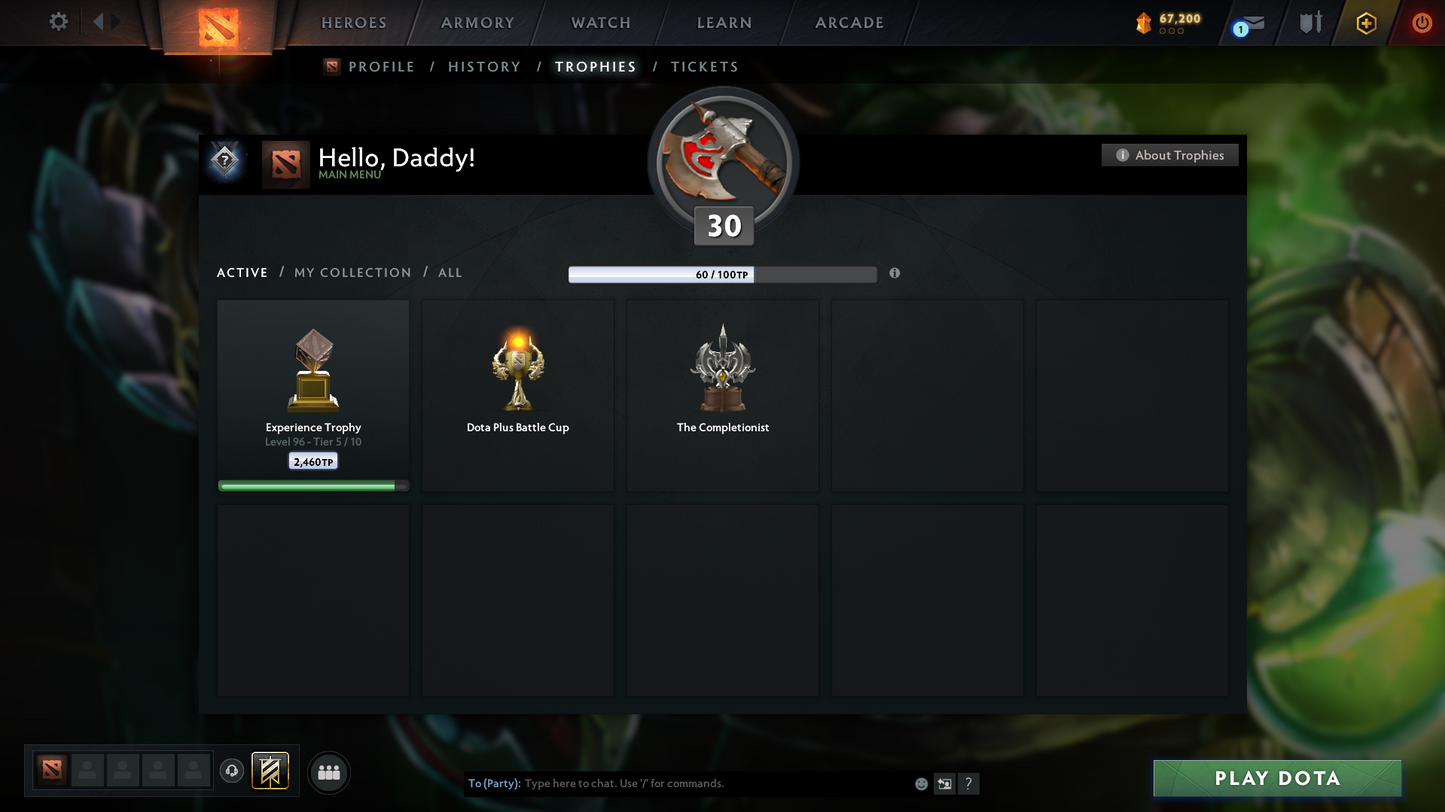Click the 60/100TP progress bar
Screen dimensions: 1445x812
(x=722, y=274)
